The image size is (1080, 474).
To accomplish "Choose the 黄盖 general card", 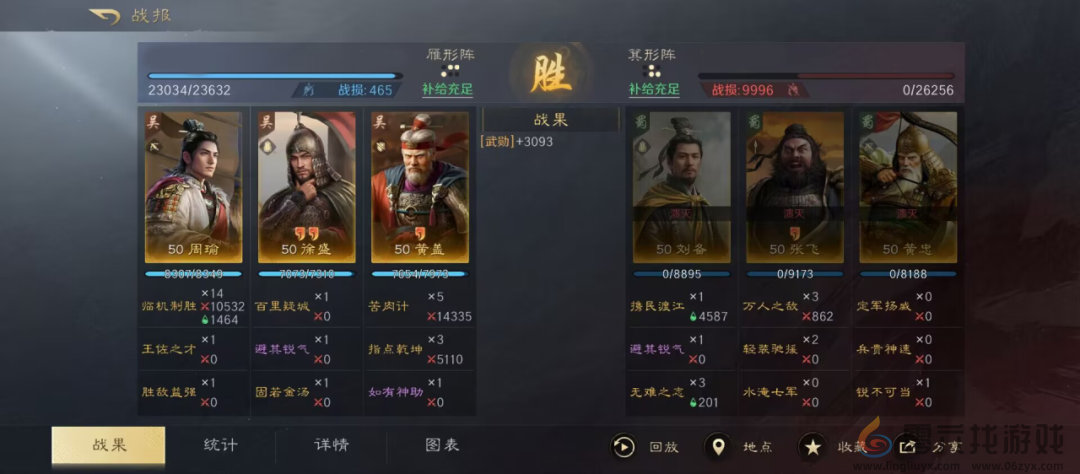I will 420,186.
